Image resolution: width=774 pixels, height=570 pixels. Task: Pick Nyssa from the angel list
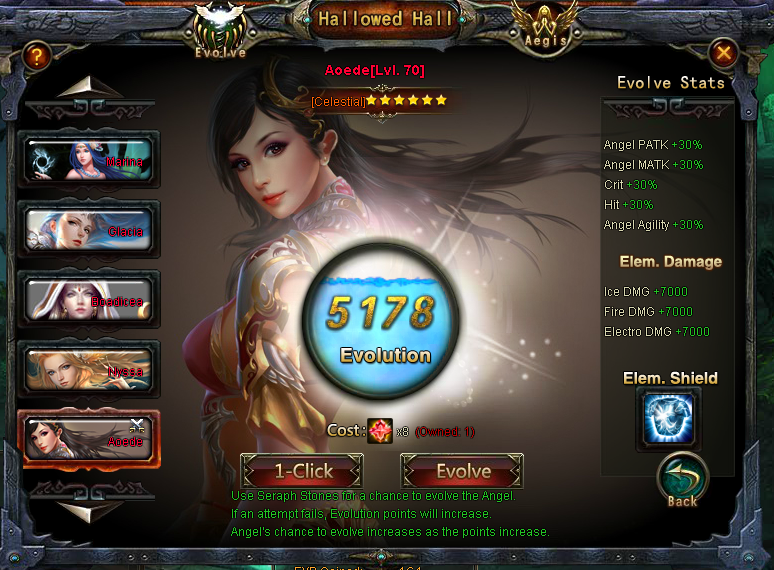(x=89, y=369)
